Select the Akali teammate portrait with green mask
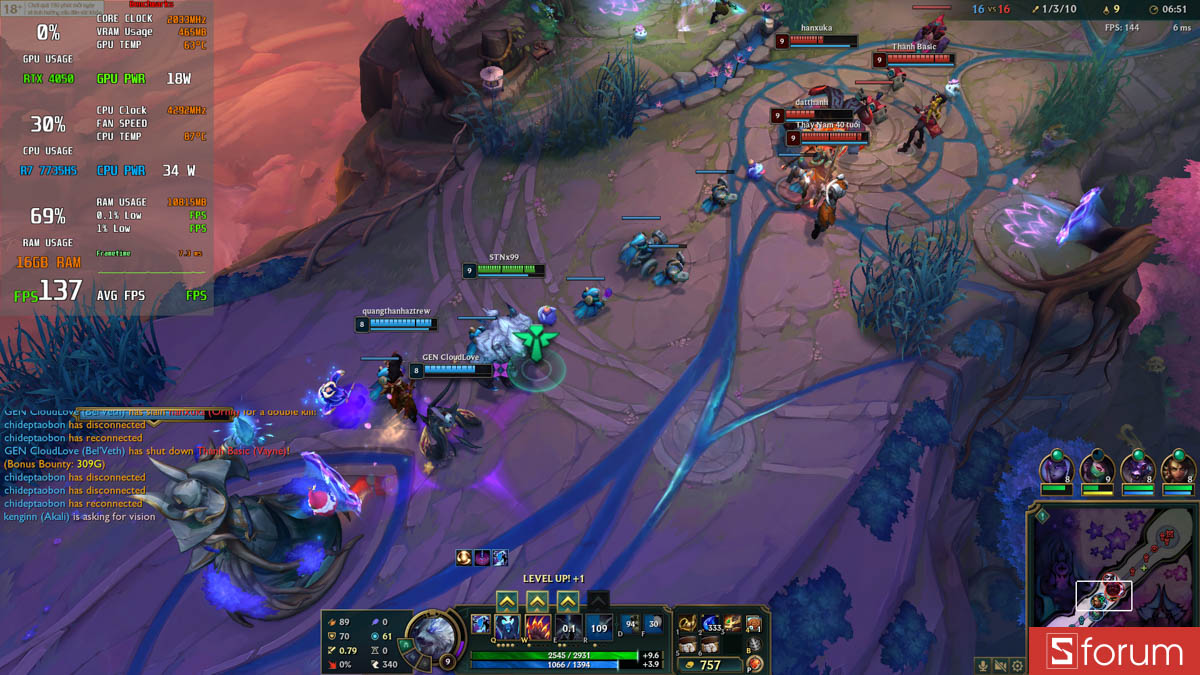This screenshot has width=1200, height=675. click(x=1097, y=468)
